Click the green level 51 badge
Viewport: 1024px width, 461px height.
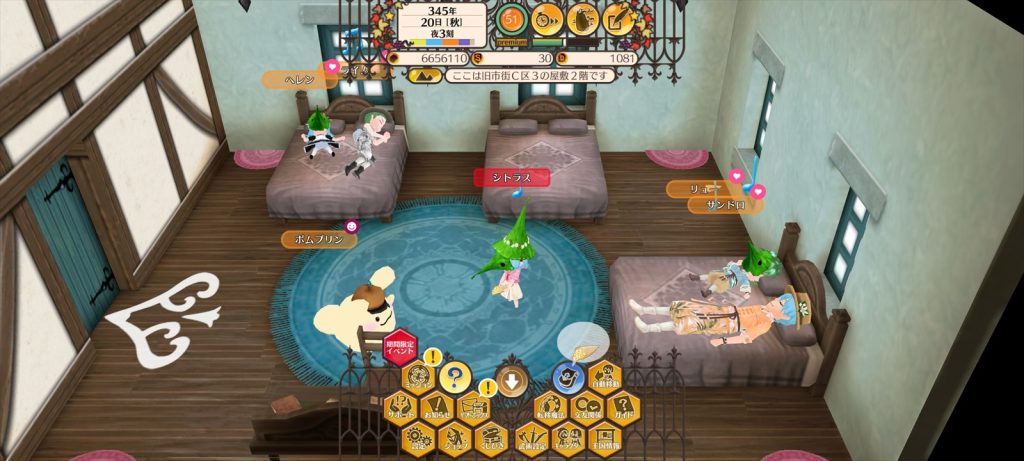tap(512, 18)
